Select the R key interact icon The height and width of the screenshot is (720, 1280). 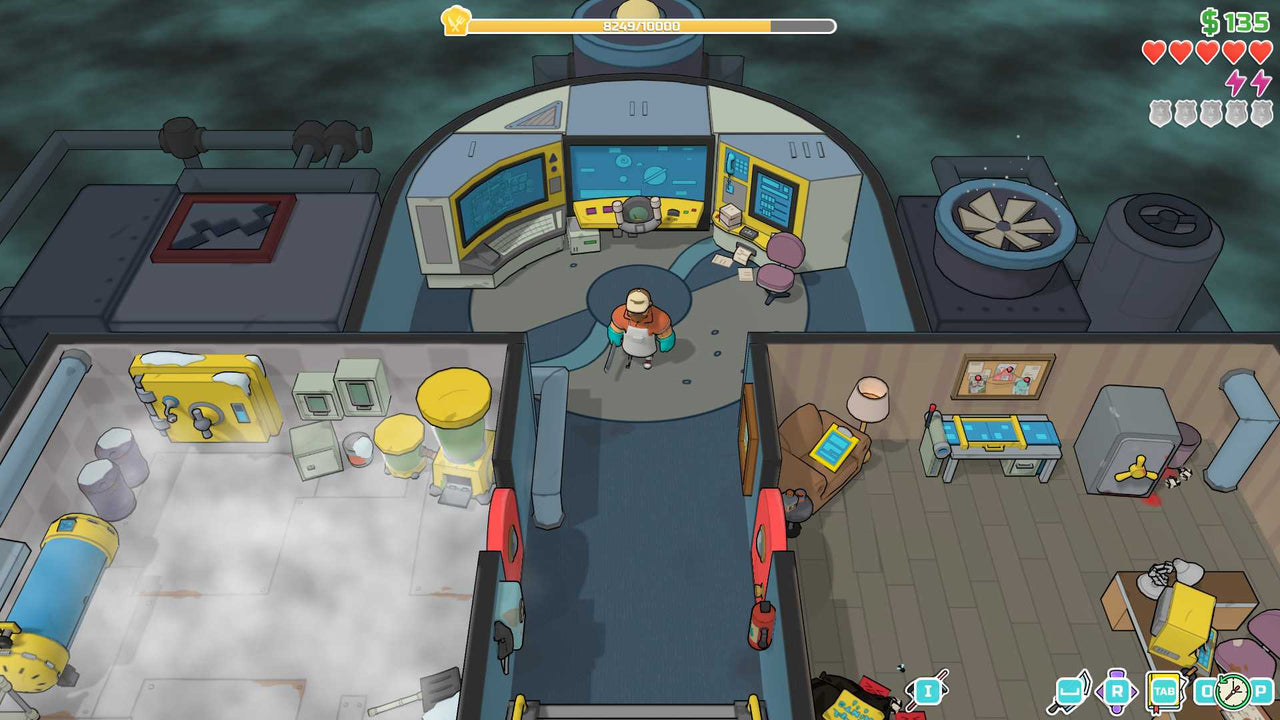pos(1118,690)
